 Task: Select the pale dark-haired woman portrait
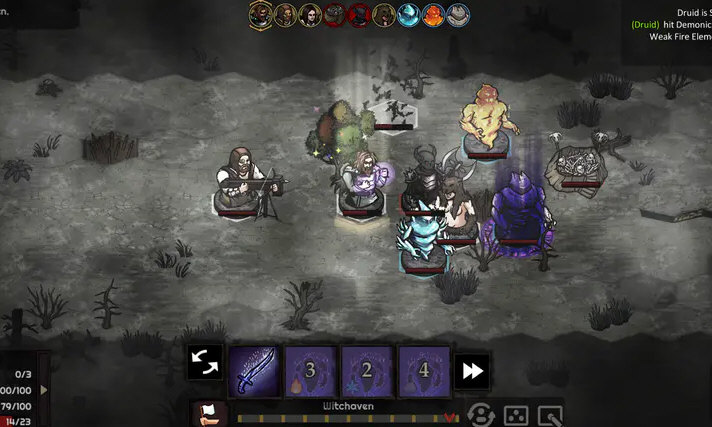coord(310,14)
